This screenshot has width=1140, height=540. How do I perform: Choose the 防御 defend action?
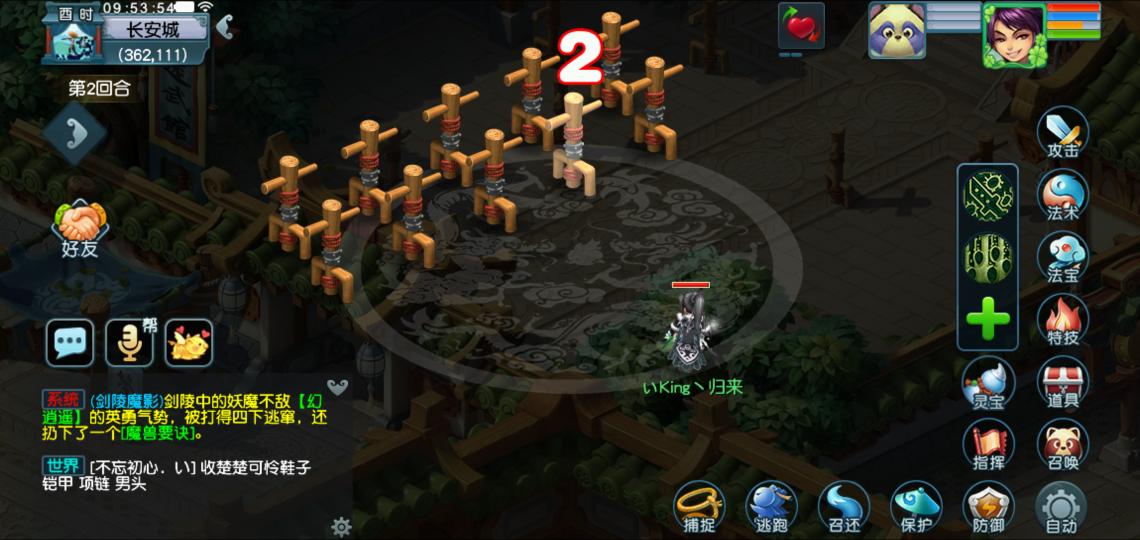(988, 507)
